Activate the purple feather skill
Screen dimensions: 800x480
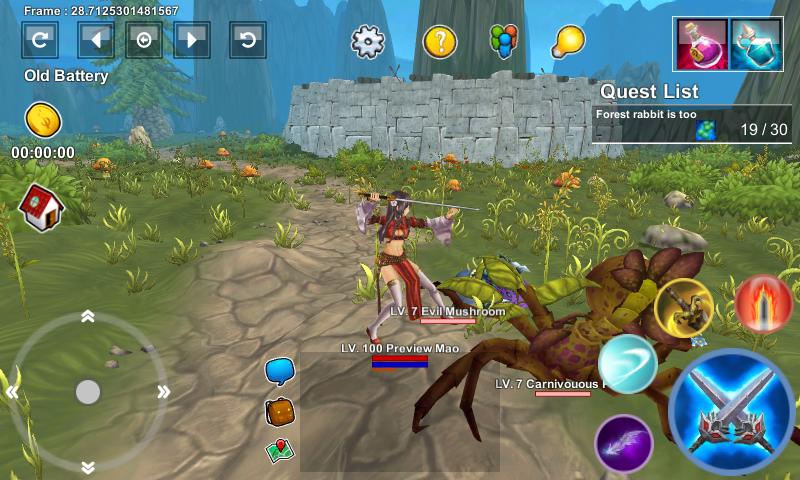click(624, 442)
